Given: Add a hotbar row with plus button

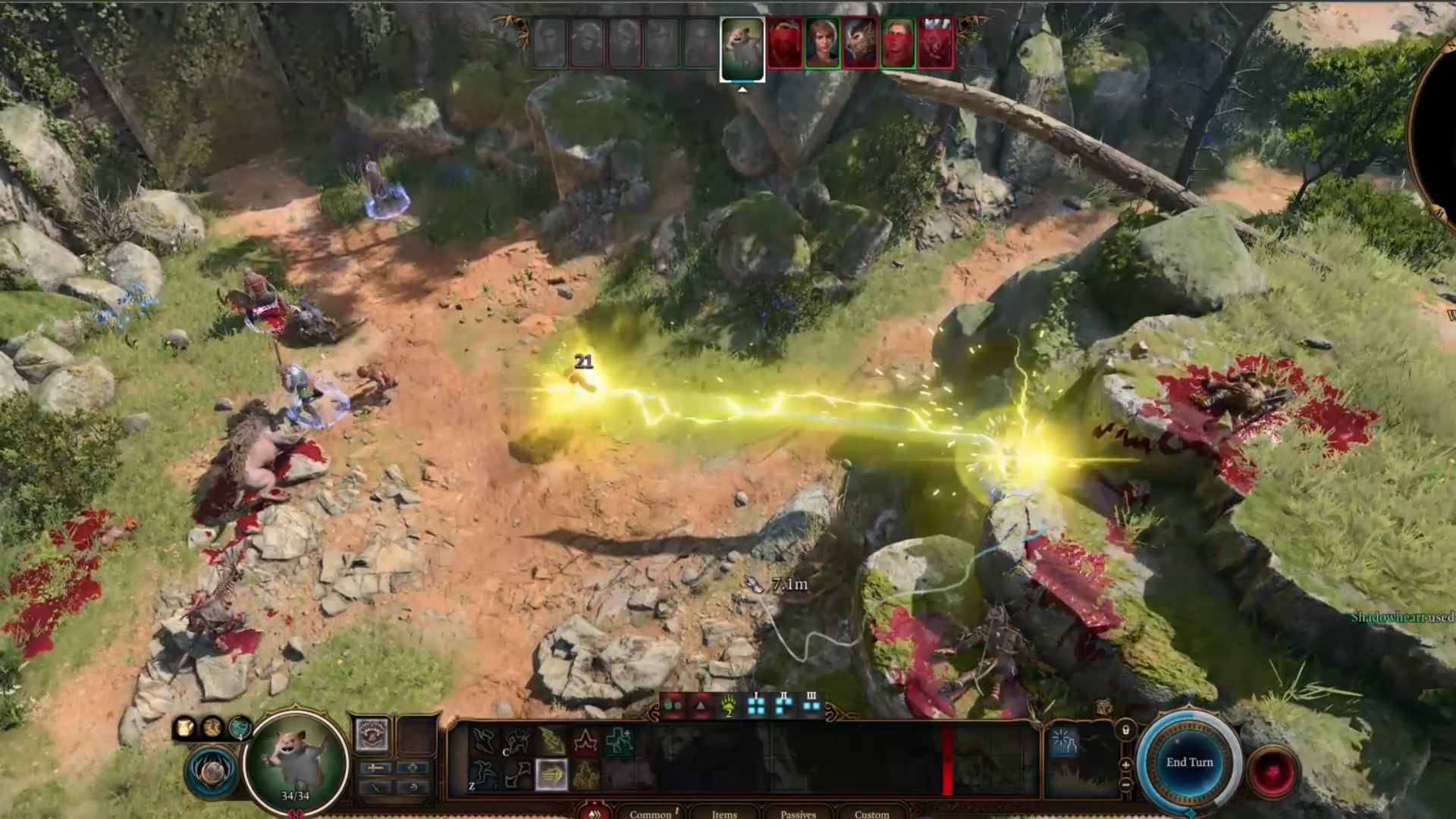Looking at the screenshot, I should [1125, 765].
